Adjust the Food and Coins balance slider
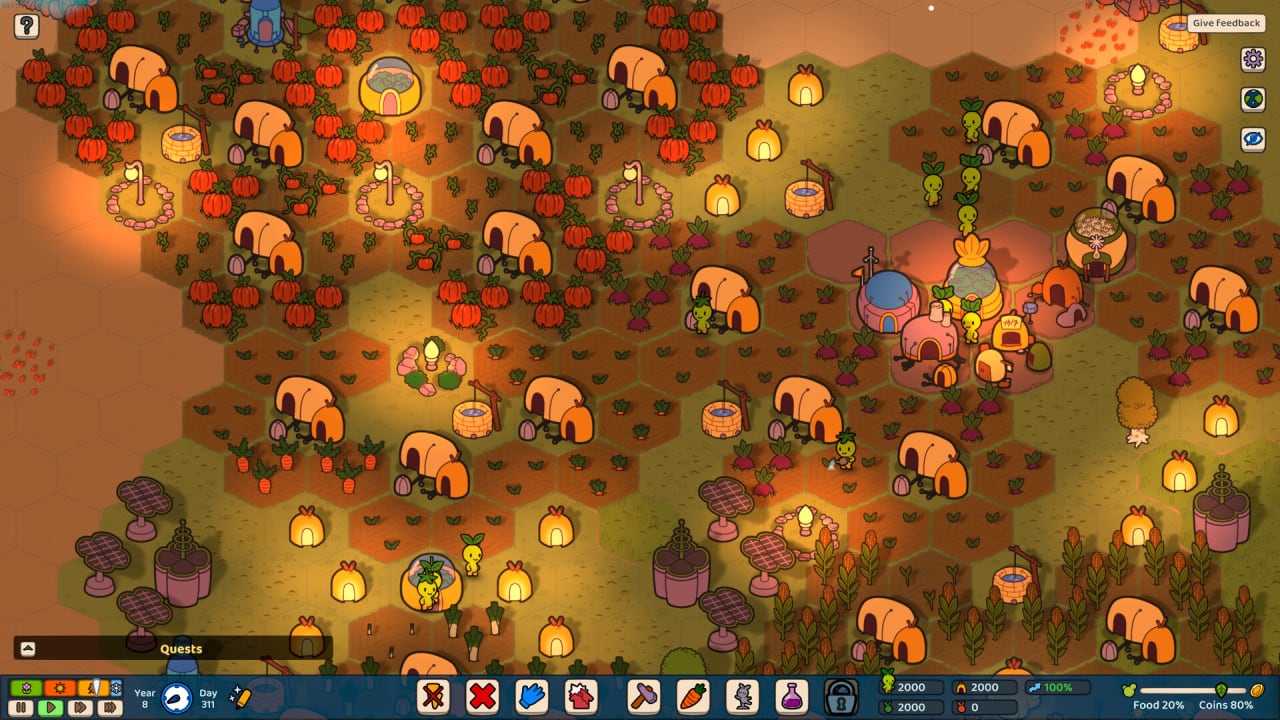 1221,690
